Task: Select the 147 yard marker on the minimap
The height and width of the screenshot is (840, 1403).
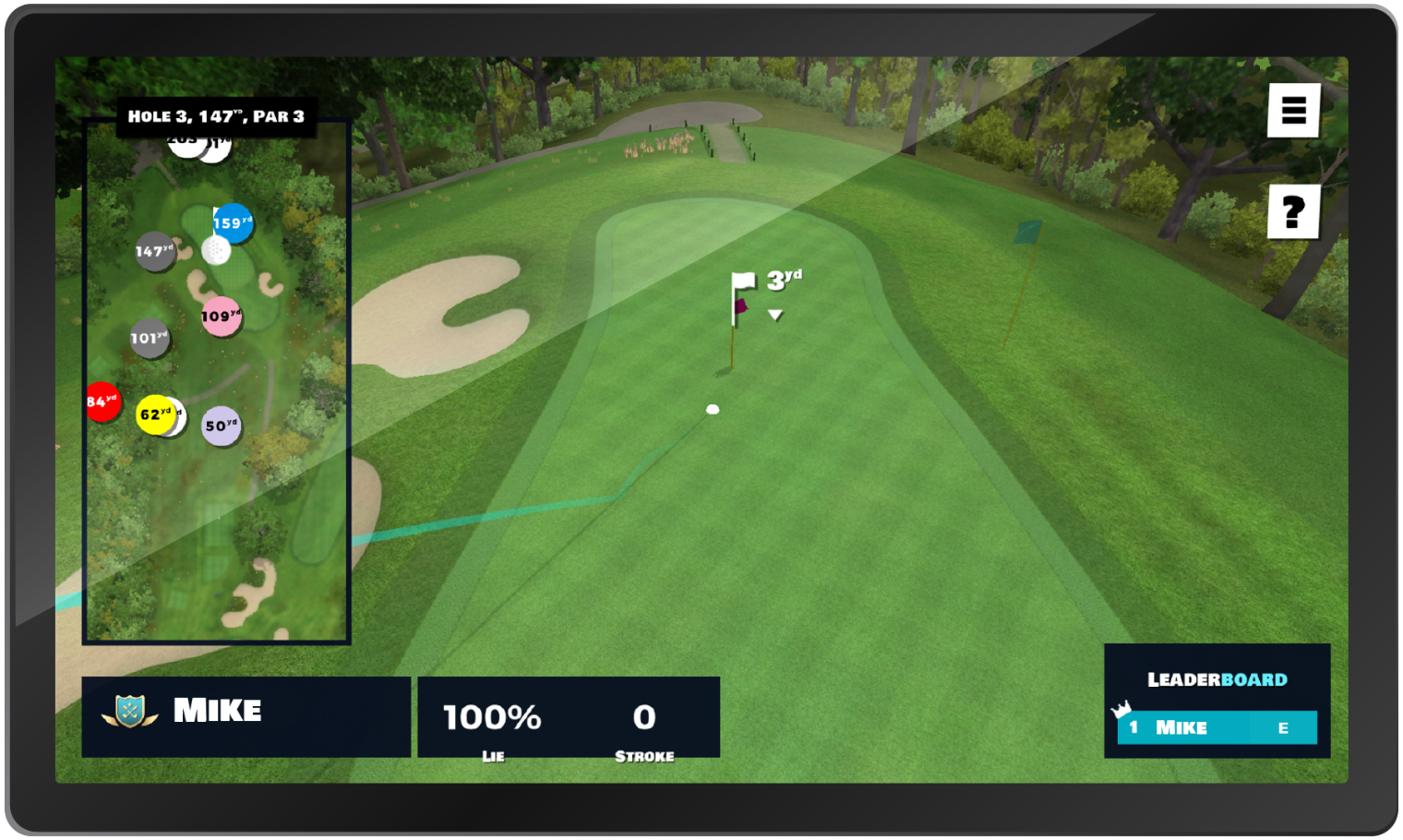Action: pyautogui.click(x=154, y=250)
